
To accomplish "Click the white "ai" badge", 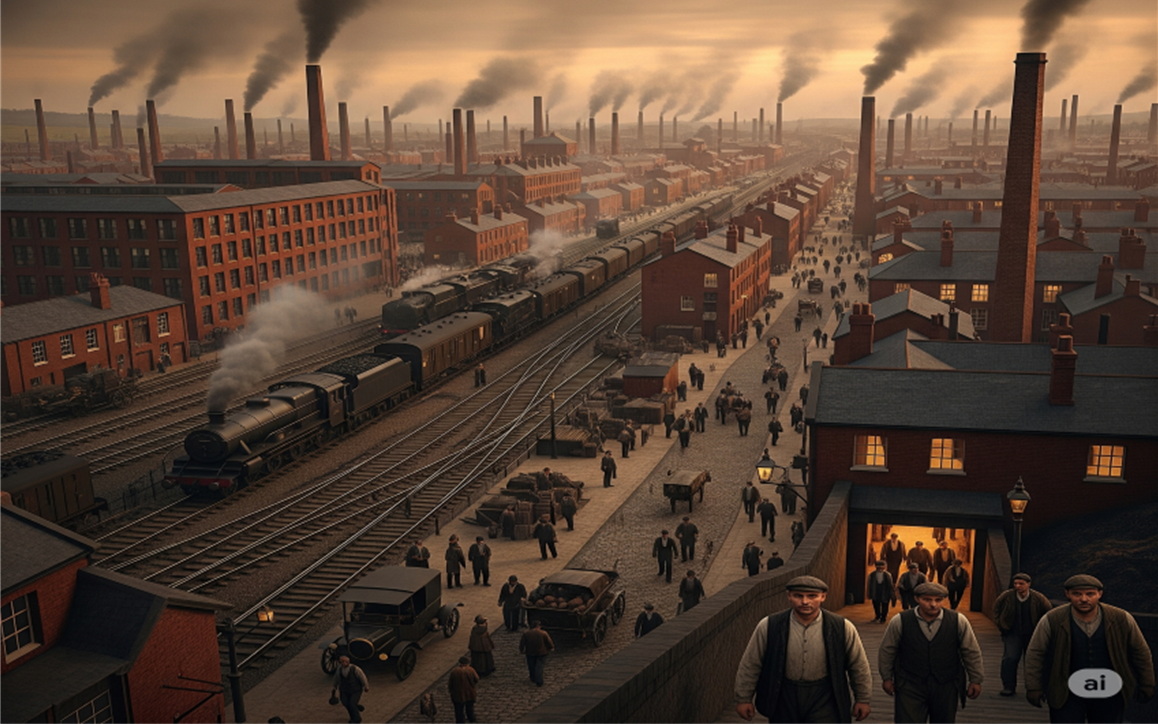I will pos(1094,683).
